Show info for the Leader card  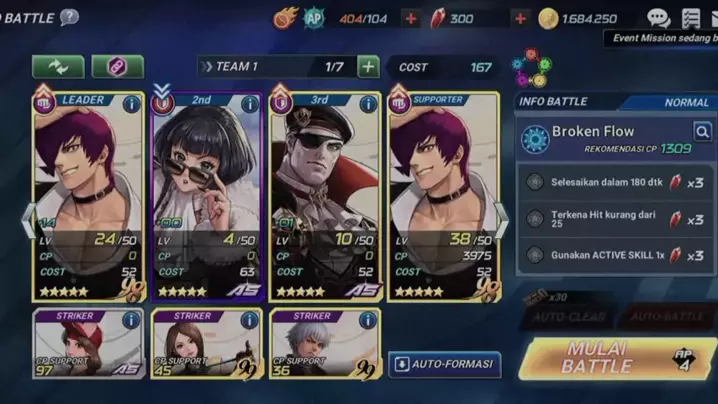click(x=131, y=103)
